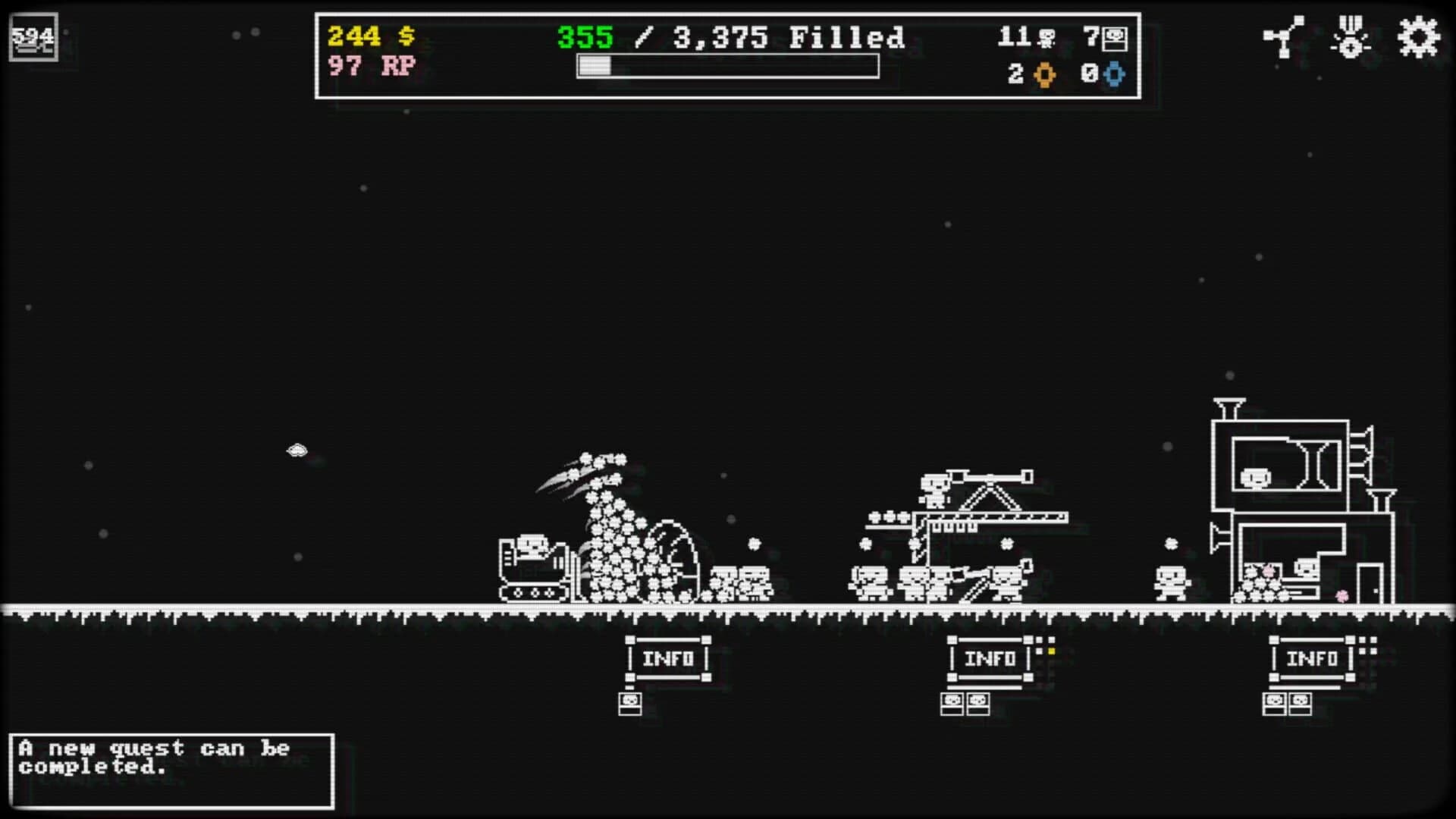Click the worker portrait icon next to the 7
This screenshot has height=819, width=1456.
[x=1115, y=36]
